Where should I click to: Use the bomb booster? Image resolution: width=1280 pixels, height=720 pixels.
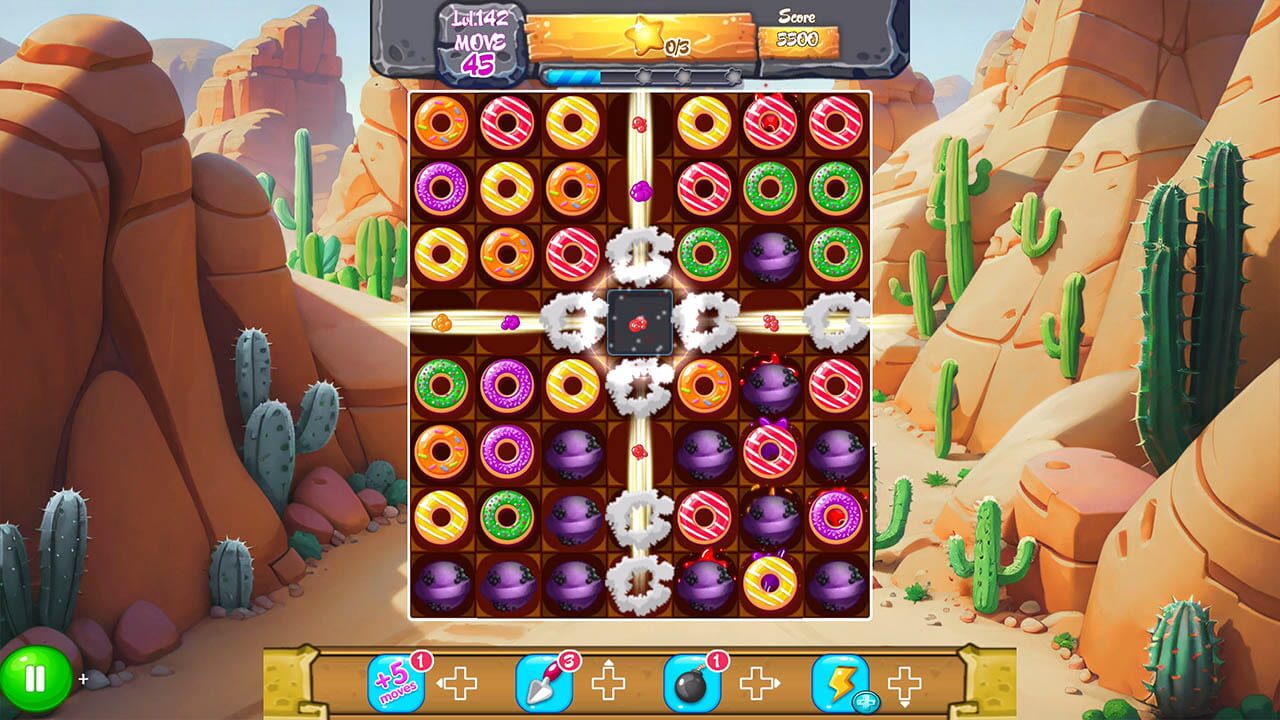pos(690,681)
